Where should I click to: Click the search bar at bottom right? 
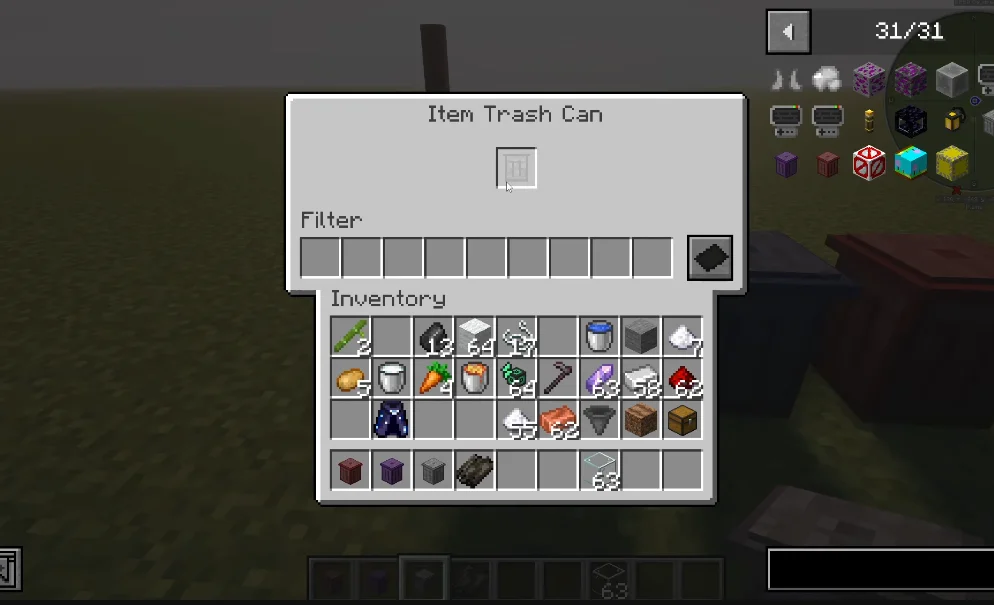coord(880,570)
